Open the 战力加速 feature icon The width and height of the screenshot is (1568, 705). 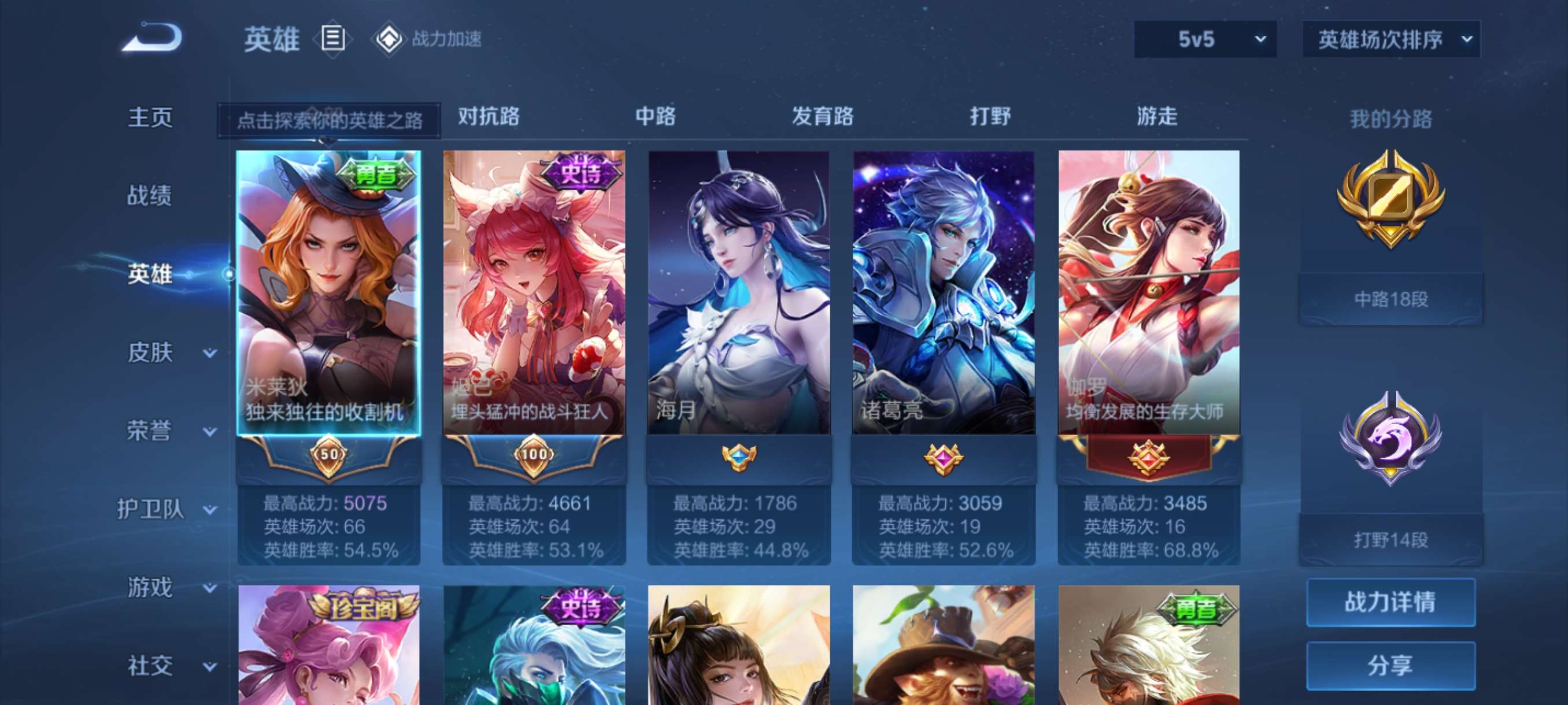pyautogui.click(x=393, y=39)
